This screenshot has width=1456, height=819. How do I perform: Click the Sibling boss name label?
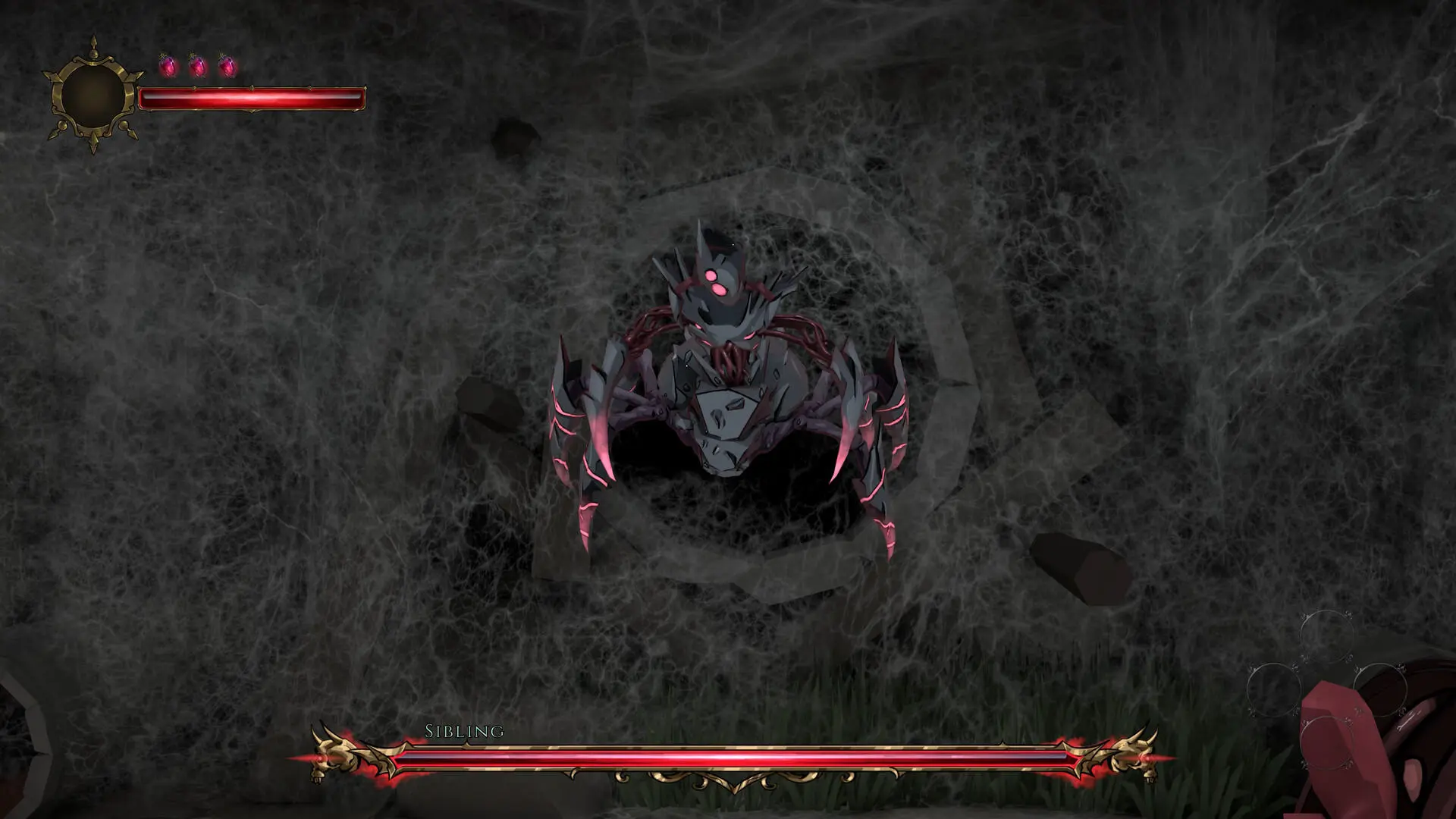coord(463,732)
